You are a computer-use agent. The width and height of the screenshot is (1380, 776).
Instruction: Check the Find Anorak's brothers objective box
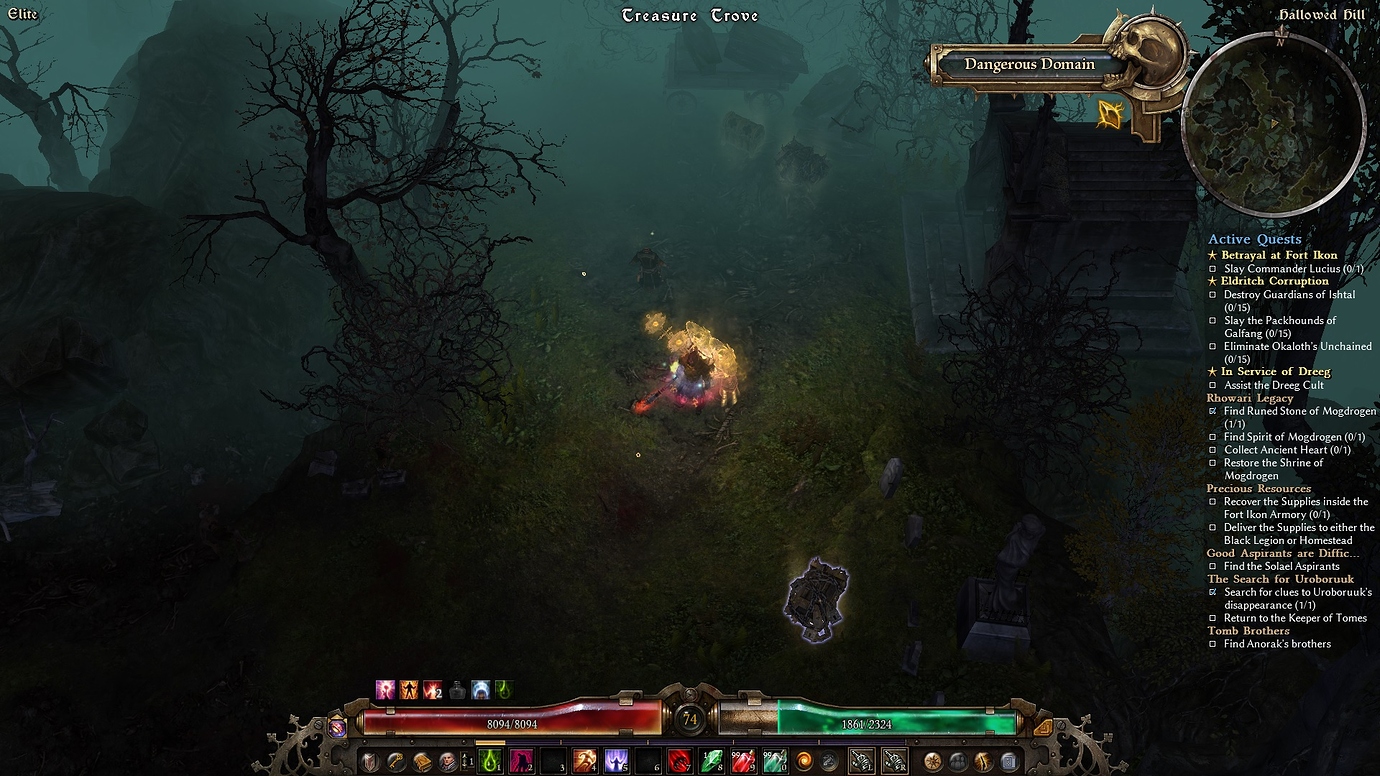[x=1212, y=643]
